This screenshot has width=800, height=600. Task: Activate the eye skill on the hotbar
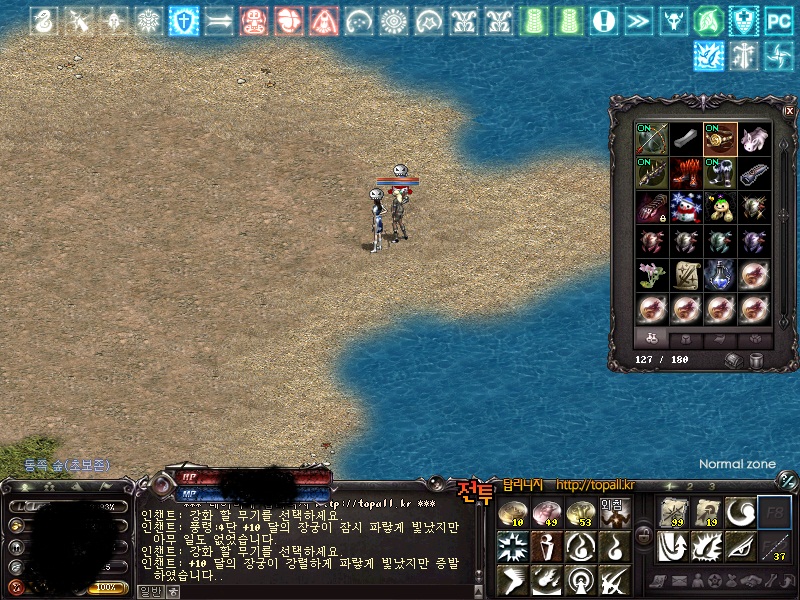point(740,546)
